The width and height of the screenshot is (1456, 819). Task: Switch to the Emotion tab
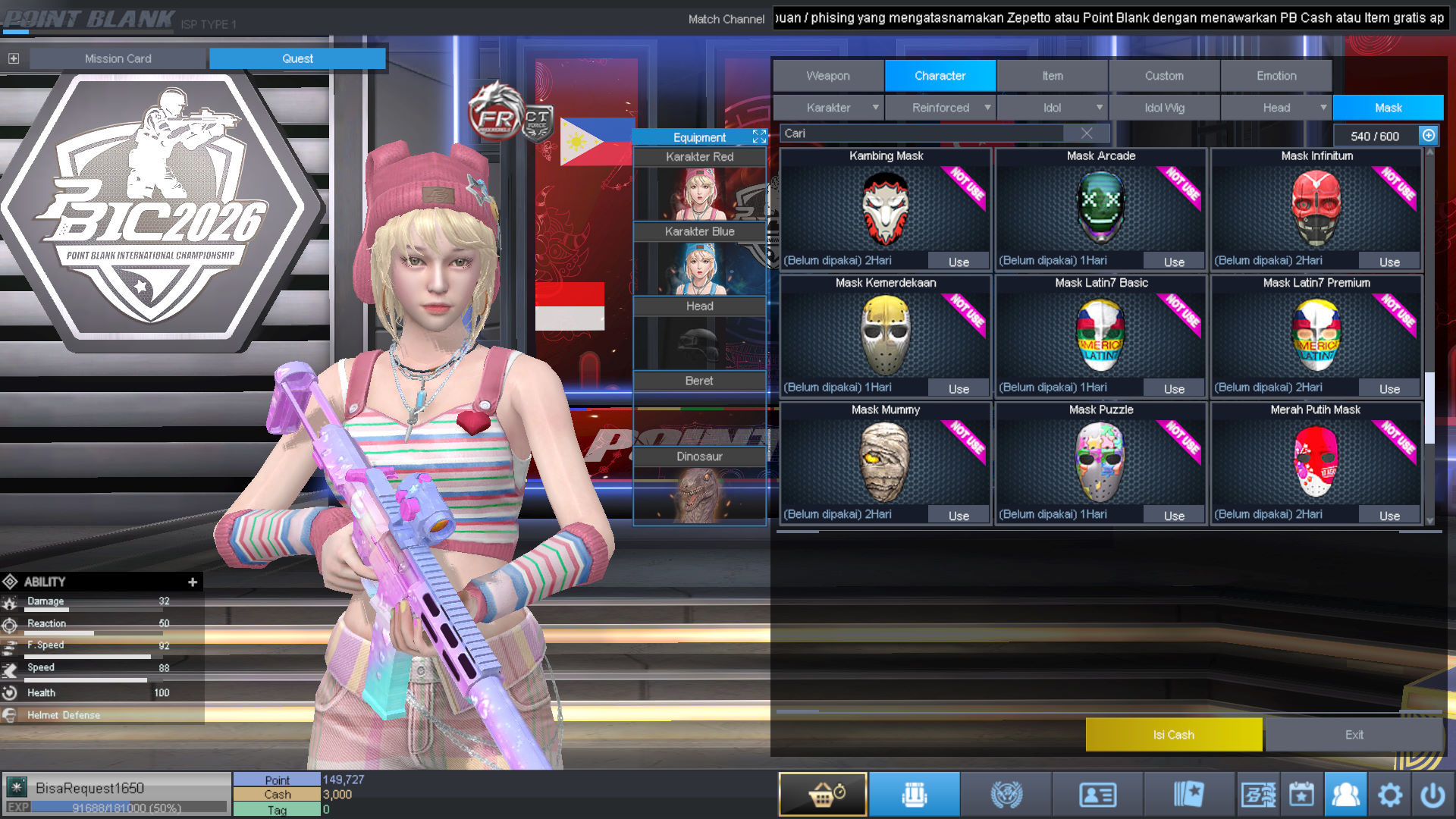pos(1276,75)
